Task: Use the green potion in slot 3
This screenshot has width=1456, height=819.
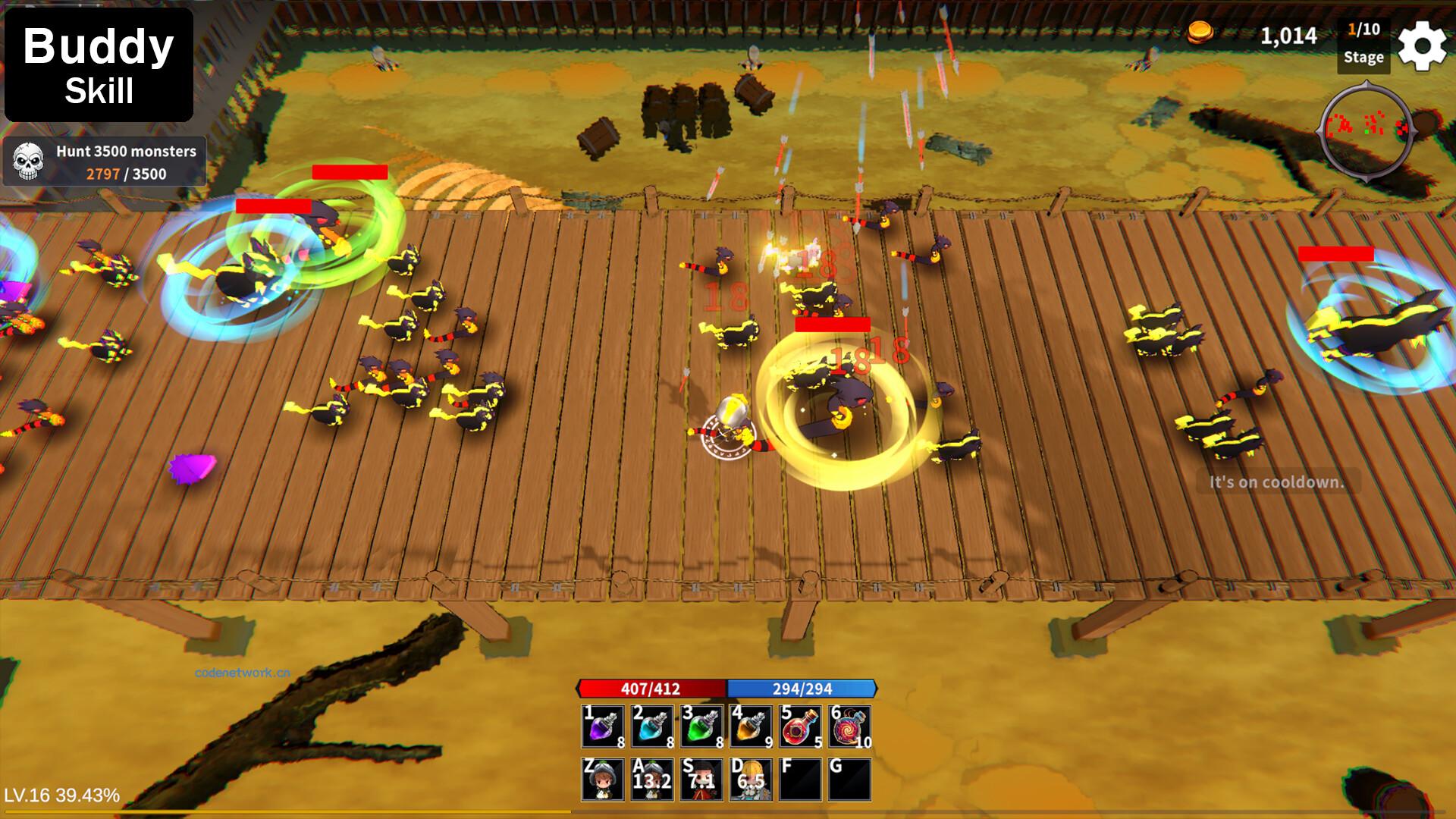Action: click(x=701, y=726)
